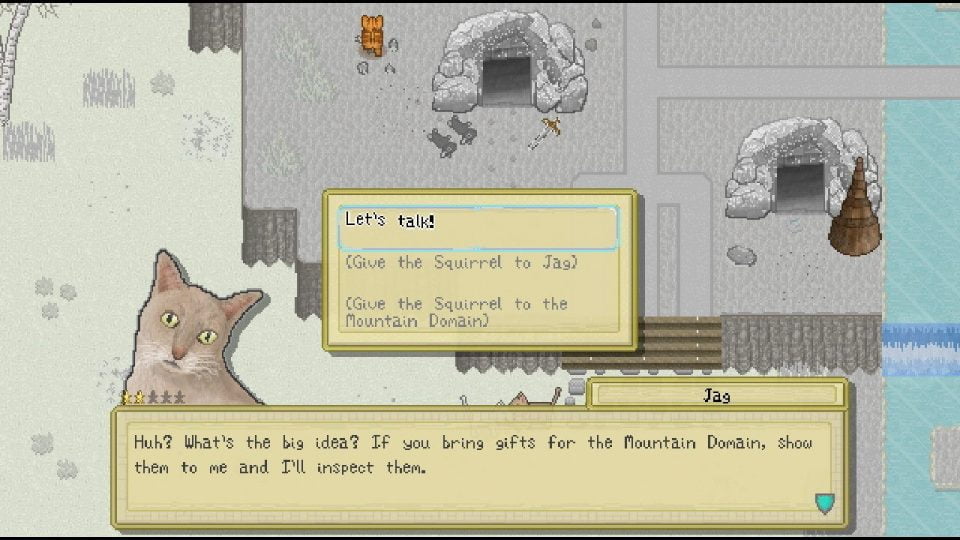Click the teal dialogue advance arrow
The image size is (960, 540).
pos(824,503)
